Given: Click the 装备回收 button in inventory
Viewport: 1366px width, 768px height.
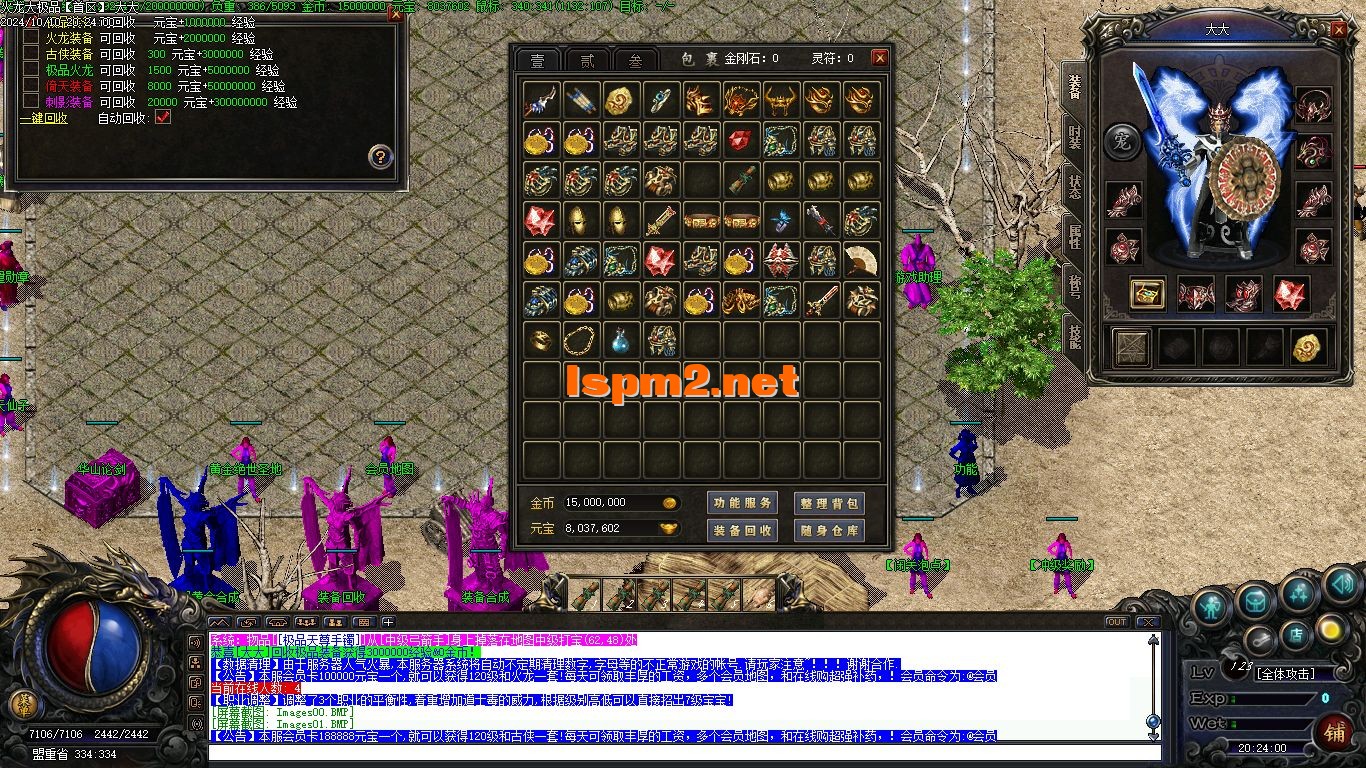Looking at the screenshot, I should click(743, 529).
